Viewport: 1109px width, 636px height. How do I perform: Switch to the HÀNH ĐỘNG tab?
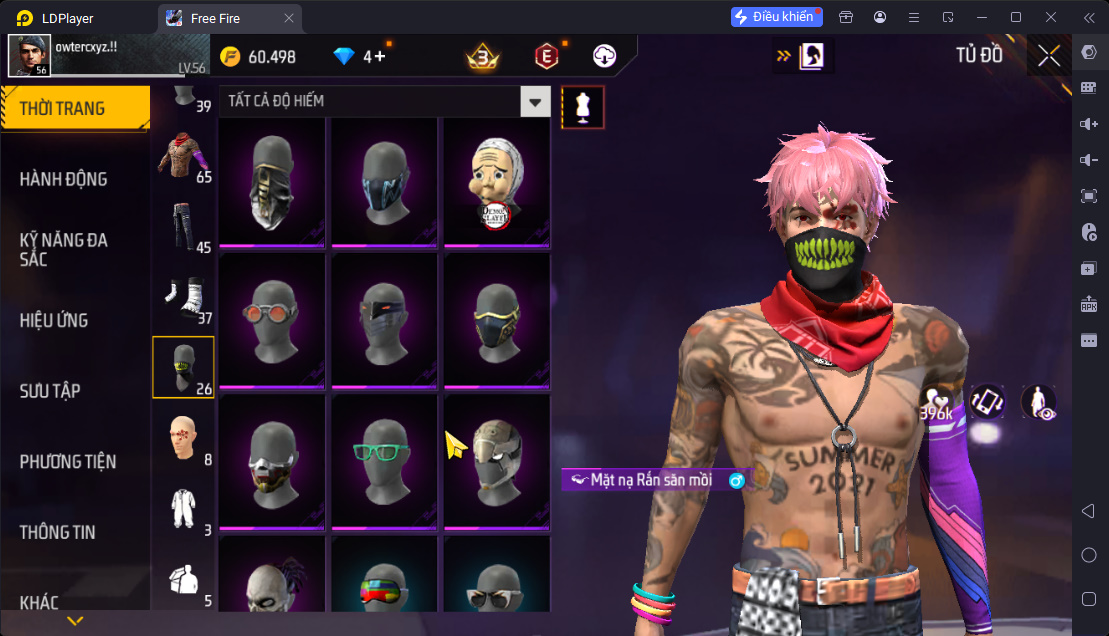pyautogui.click(x=64, y=179)
